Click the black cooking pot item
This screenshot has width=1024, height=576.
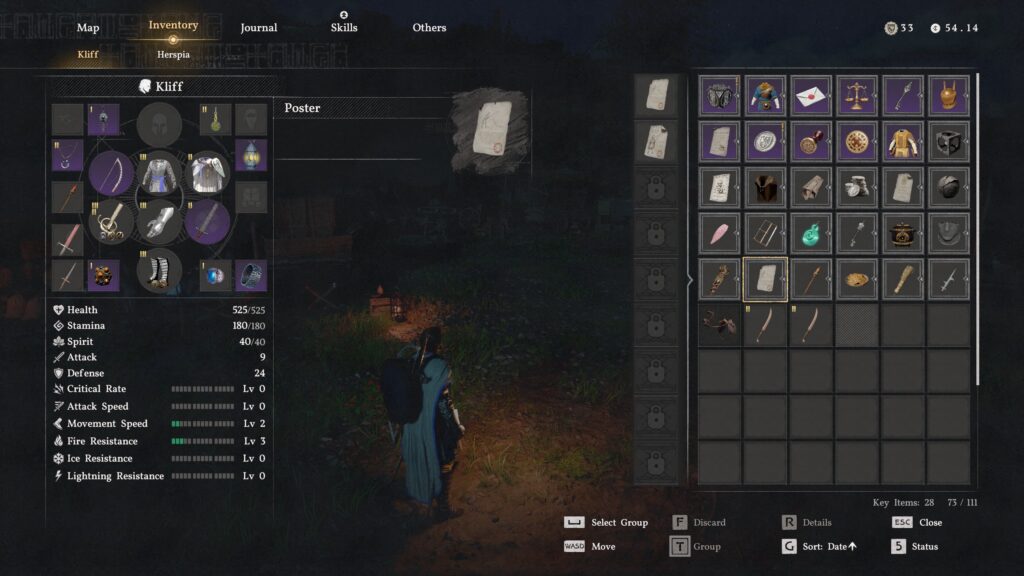click(903, 233)
